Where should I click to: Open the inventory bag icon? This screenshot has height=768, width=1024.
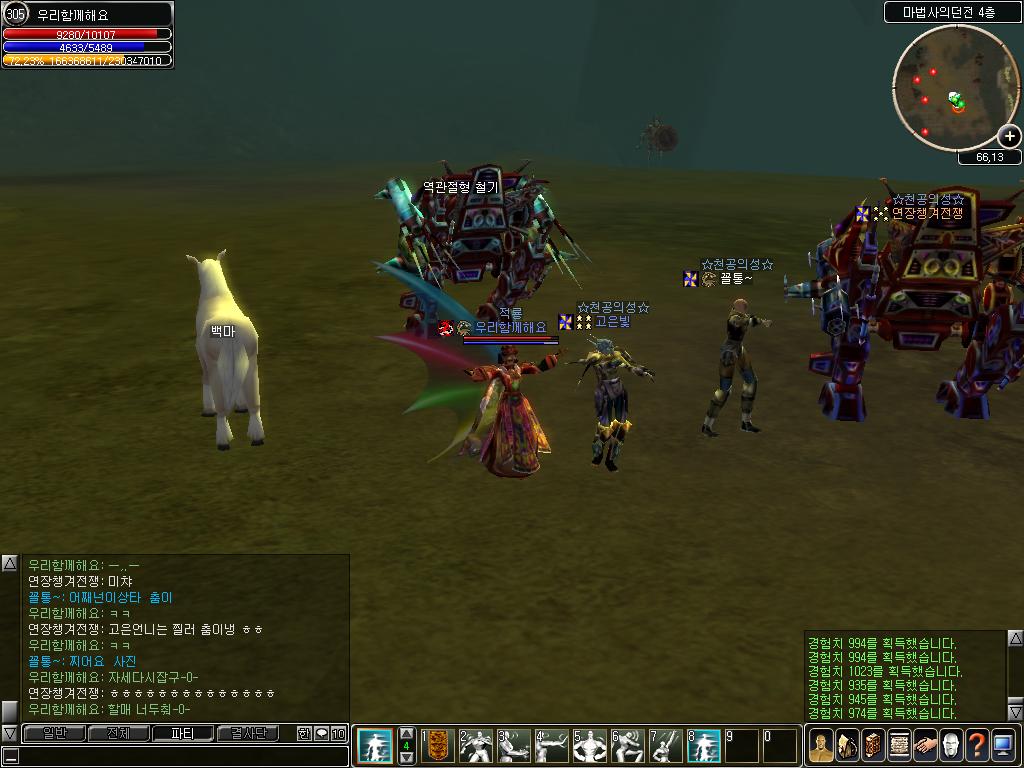[x=848, y=745]
